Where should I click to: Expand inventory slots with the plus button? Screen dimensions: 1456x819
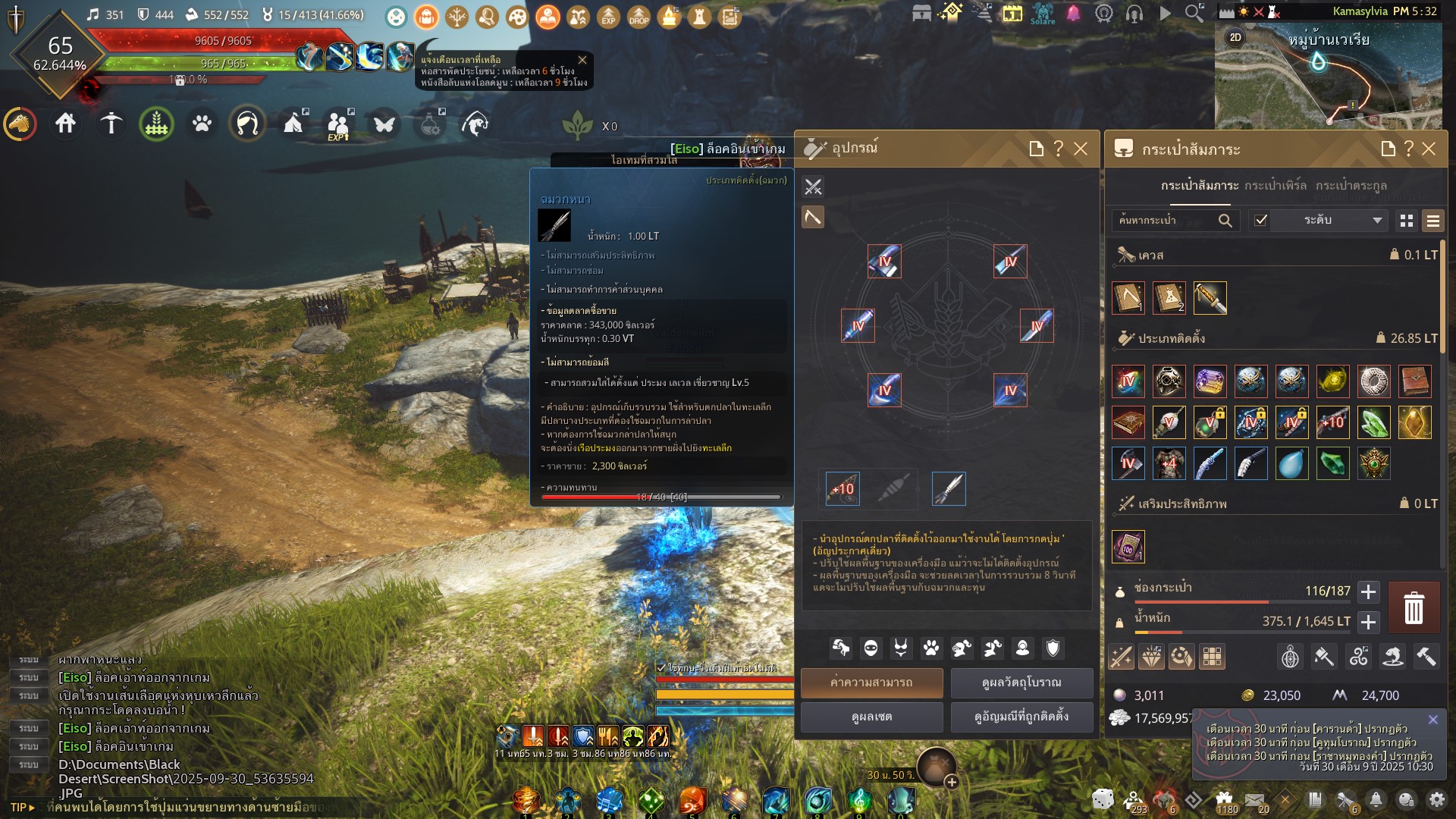1368,591
